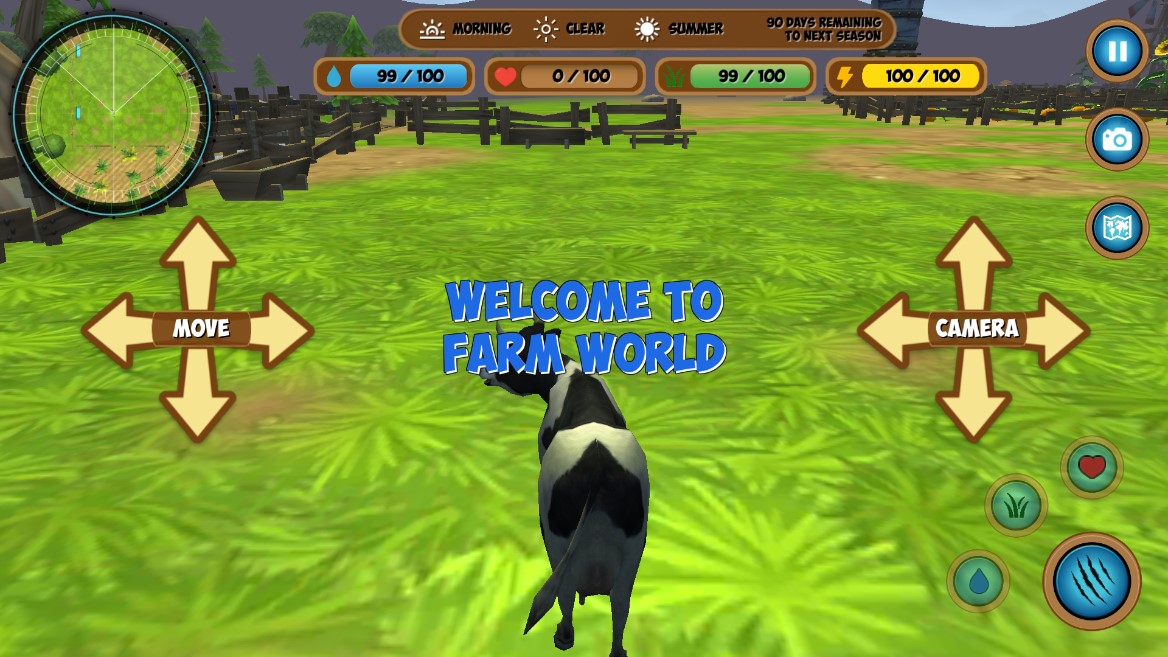Image resolution: width=1168 pixels, height=657 pixels.
Task: Rotate view with camera pad's left arrow
Action: click(x=892, y=329)
